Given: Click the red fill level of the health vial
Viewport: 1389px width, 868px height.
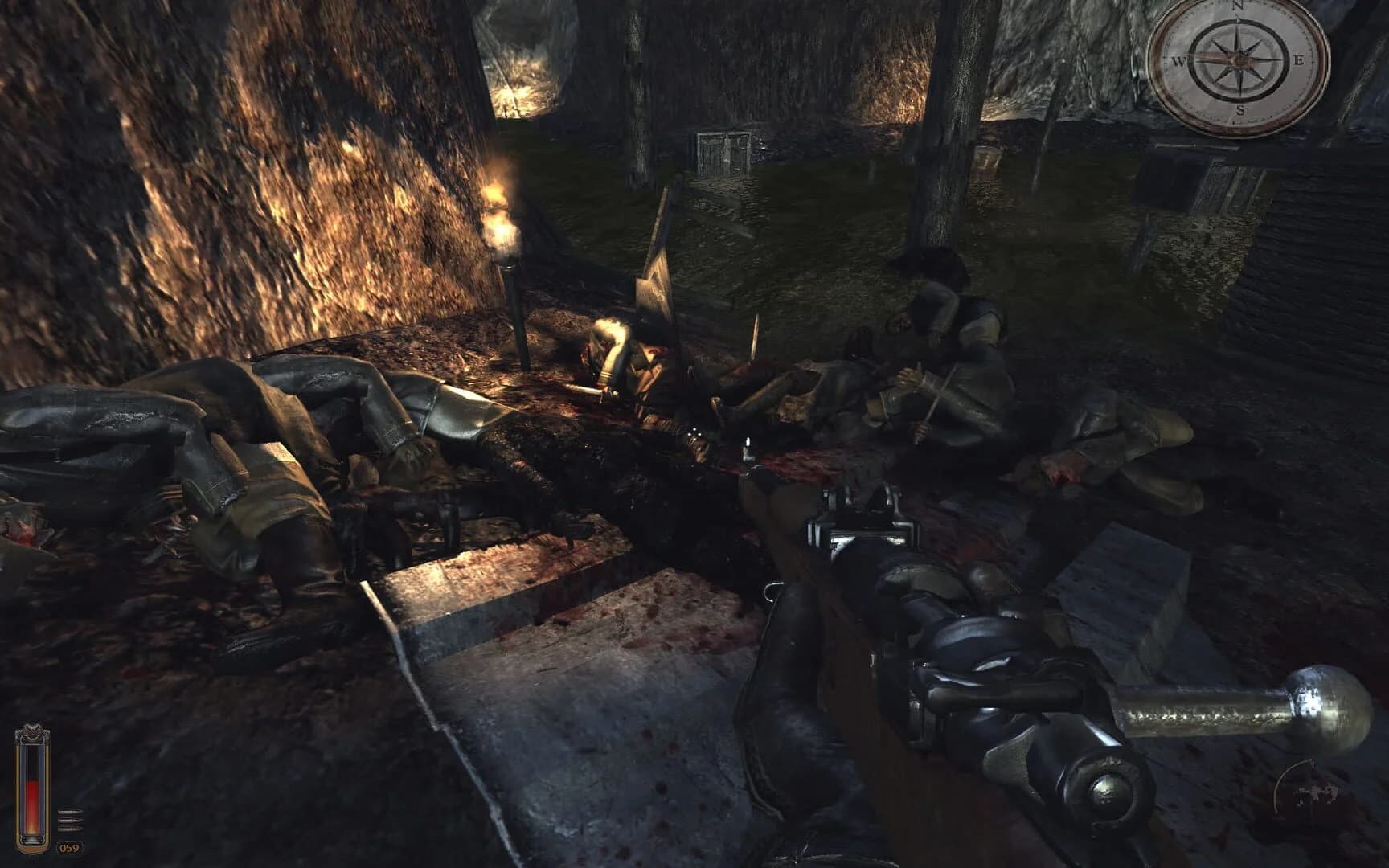Looking at the screenshot, I should 32,804.
